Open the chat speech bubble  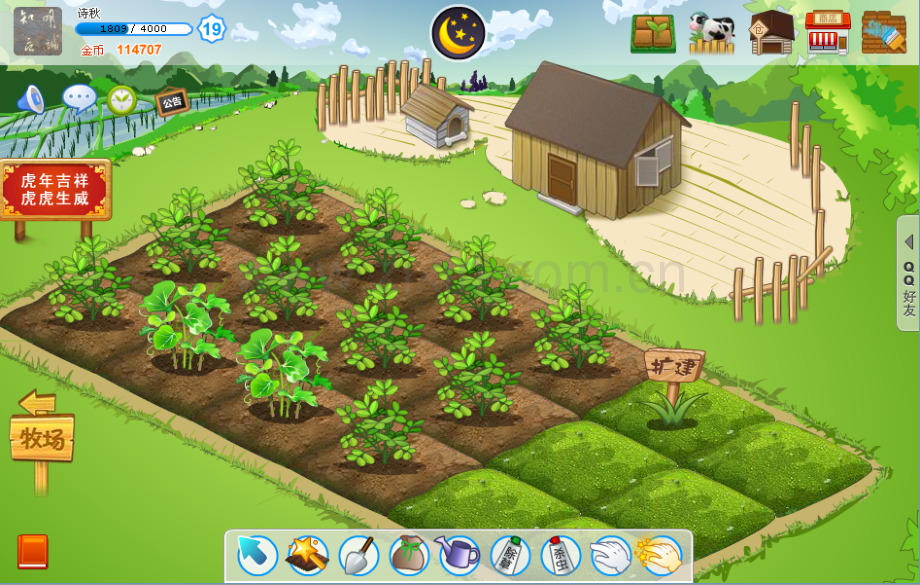[x=79, y=98]
